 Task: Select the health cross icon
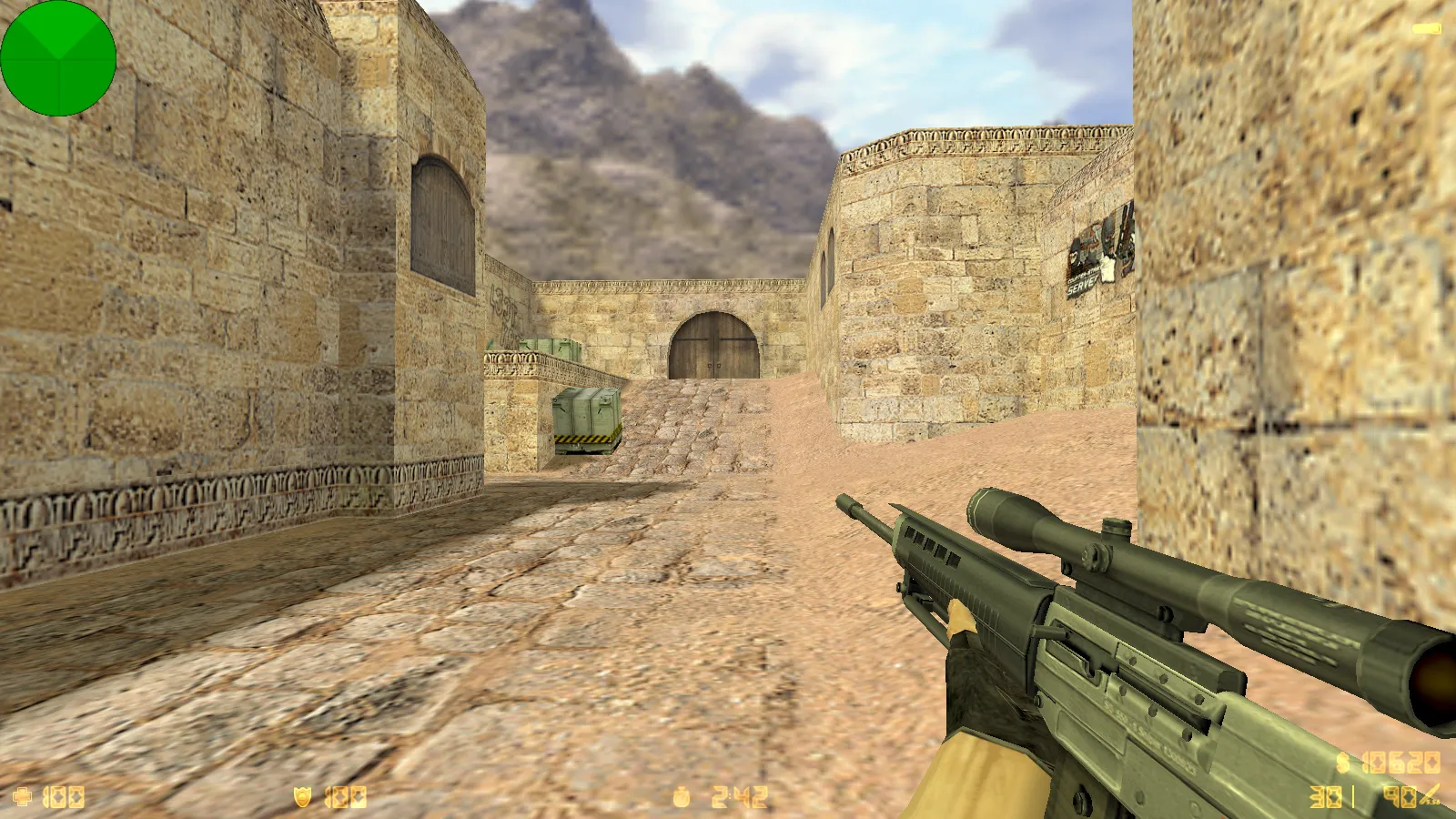22,797
